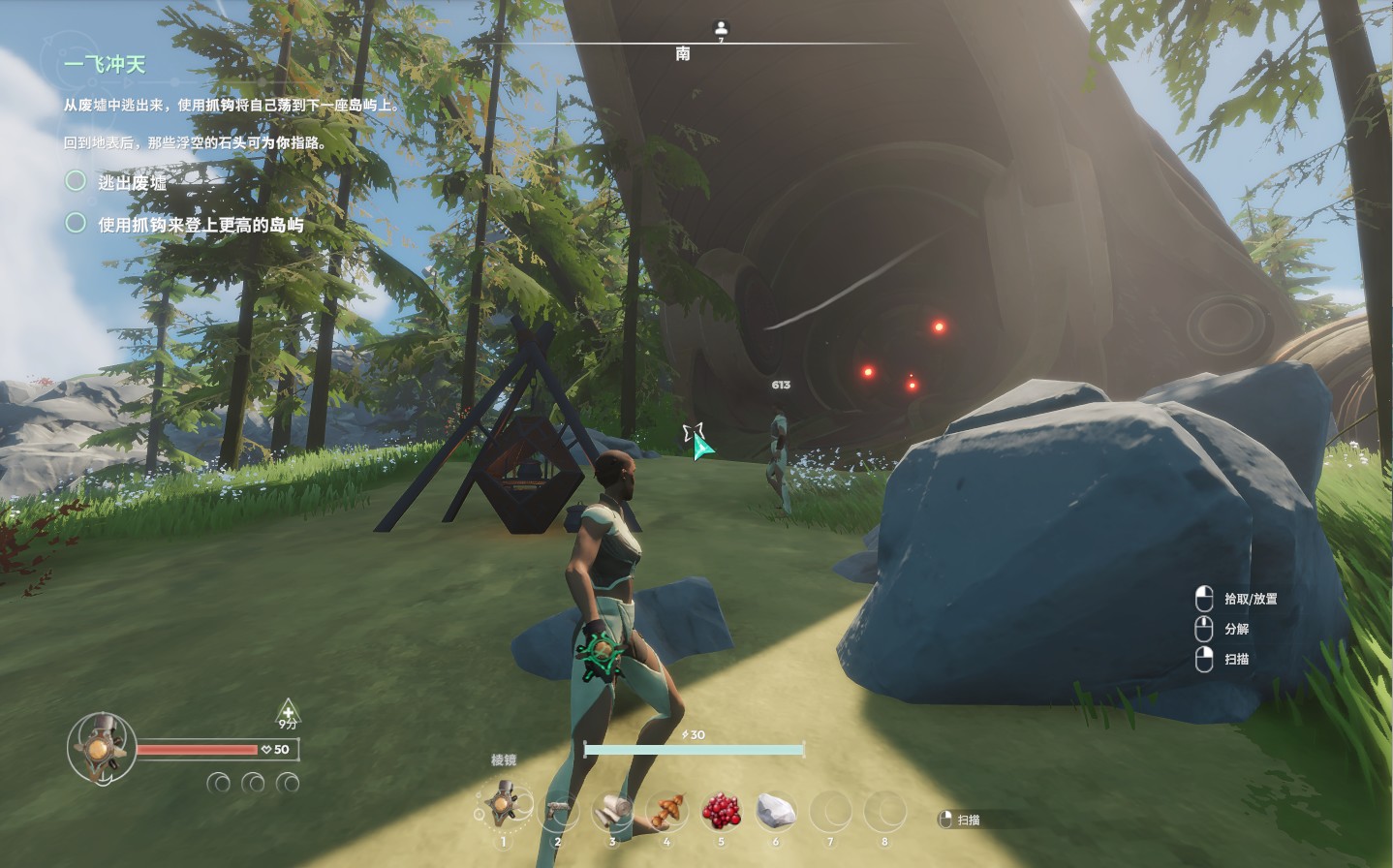Pick the roasted skewer food slot
The height and width of the screenshot is (868, 1393).
pos(667,808)
